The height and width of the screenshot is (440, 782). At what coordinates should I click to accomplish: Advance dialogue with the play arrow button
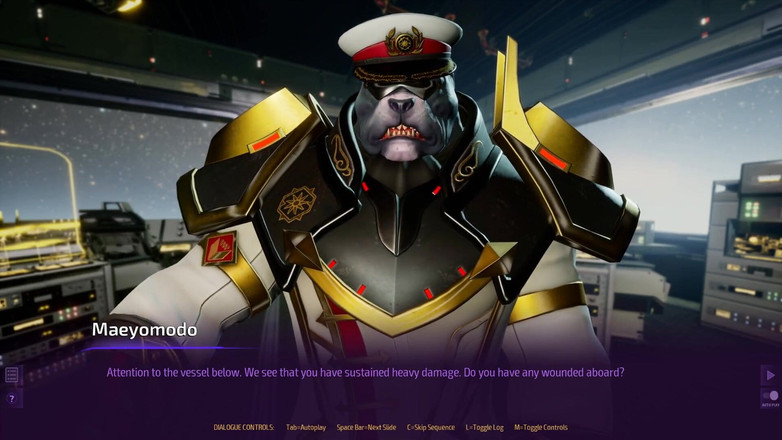769,375
